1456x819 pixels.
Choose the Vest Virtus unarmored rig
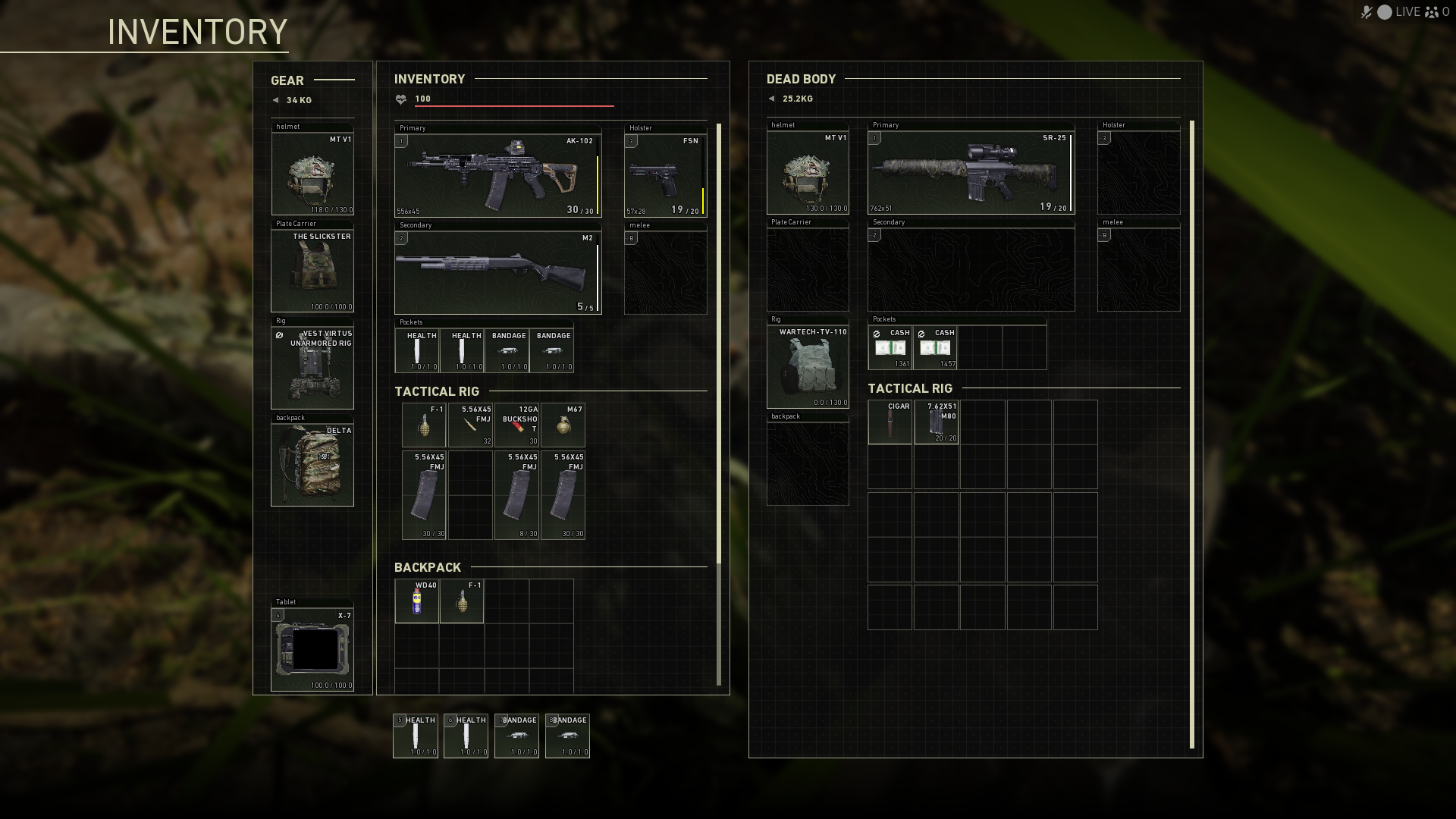(312, 367)
